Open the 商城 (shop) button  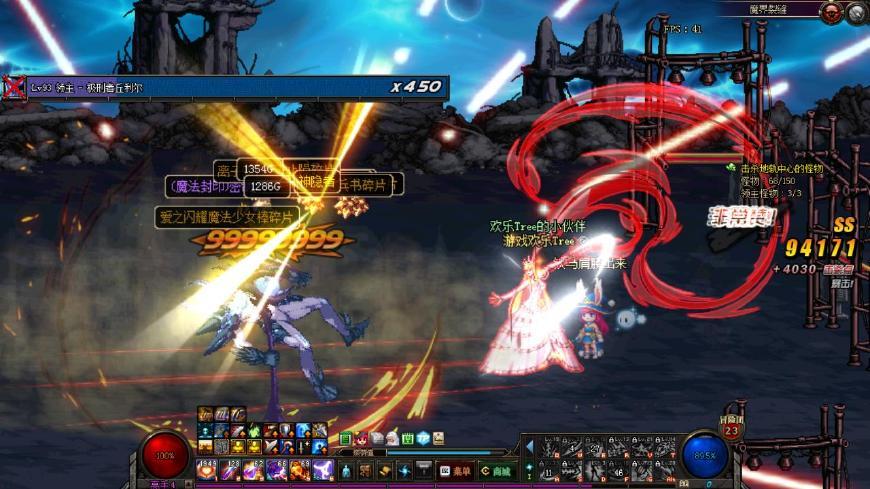(x=497, y=471)
